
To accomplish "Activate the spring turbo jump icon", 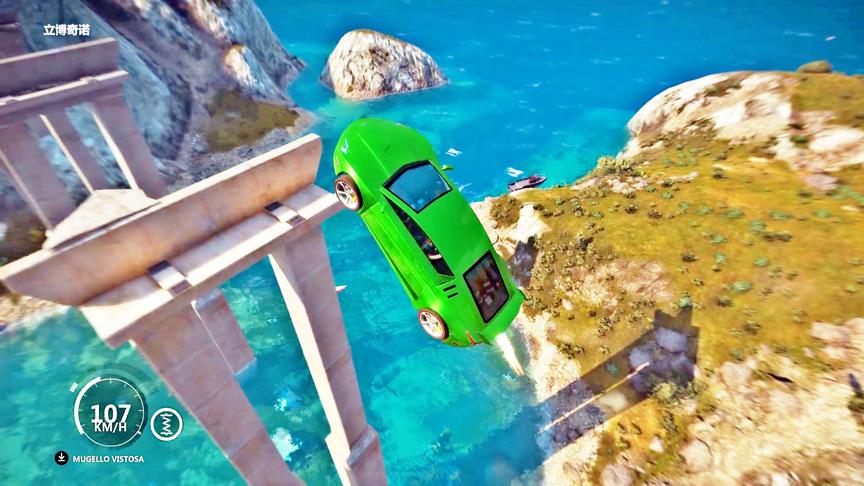I will 166,424.
